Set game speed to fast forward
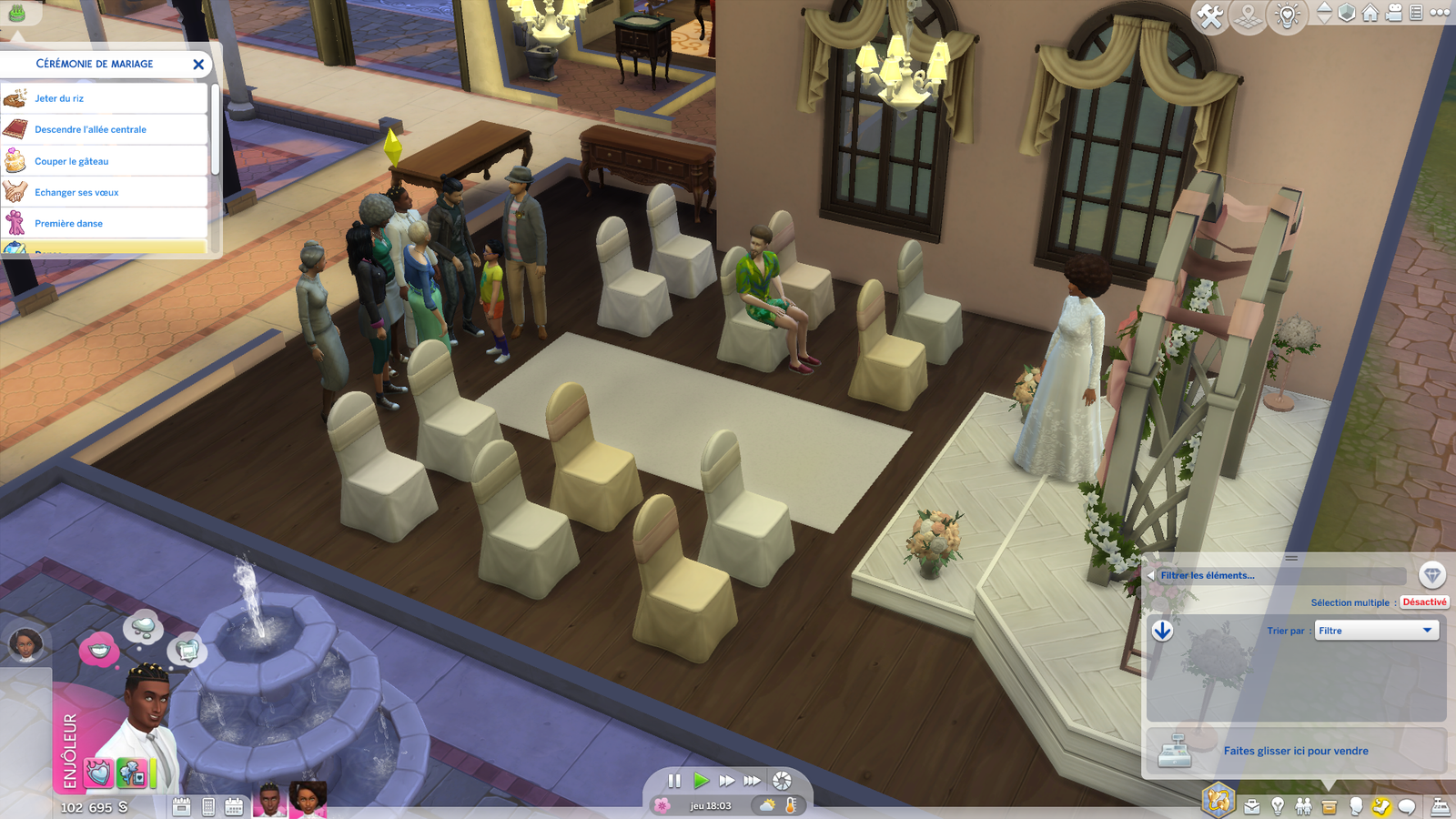Viewport: 1456px width, 819px height. pyautogui.click(x=726, y=781)
